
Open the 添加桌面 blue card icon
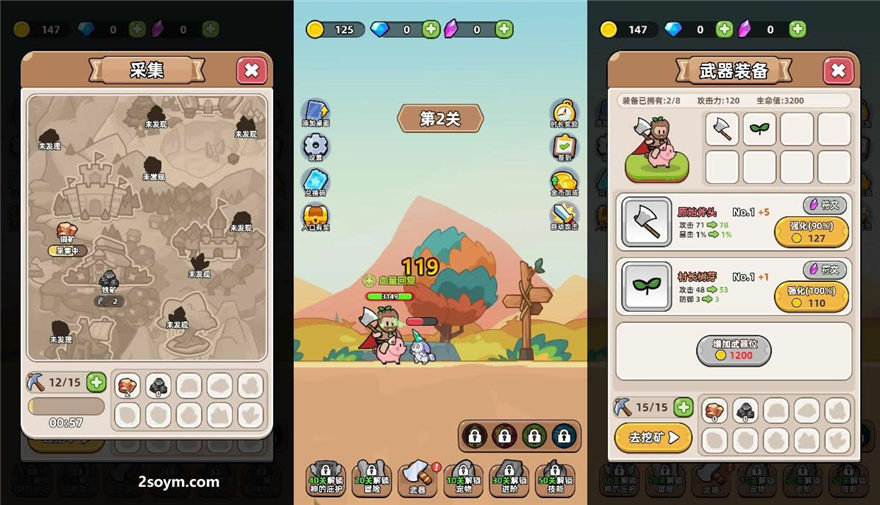tap(316, 110)
